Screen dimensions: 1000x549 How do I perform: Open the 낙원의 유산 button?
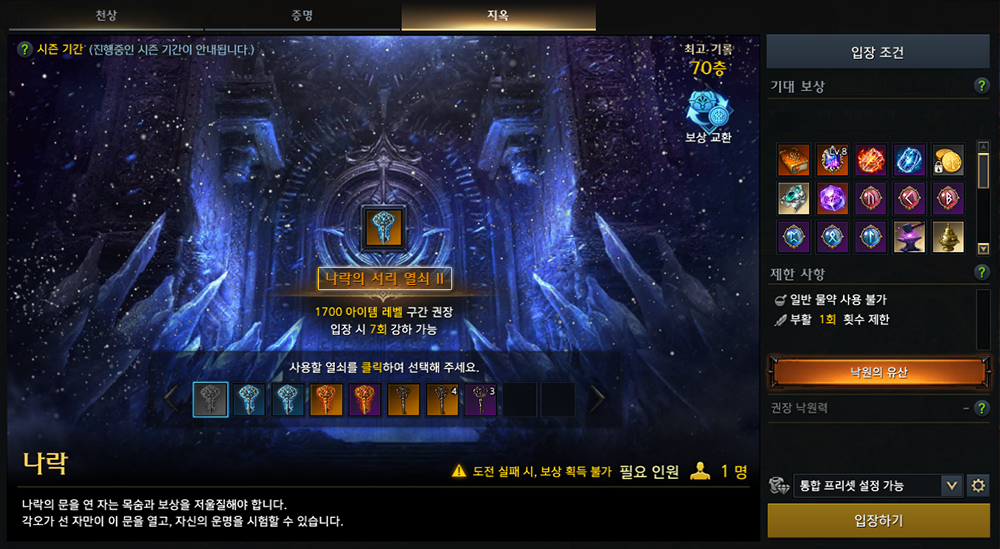(x=878, y=372)
